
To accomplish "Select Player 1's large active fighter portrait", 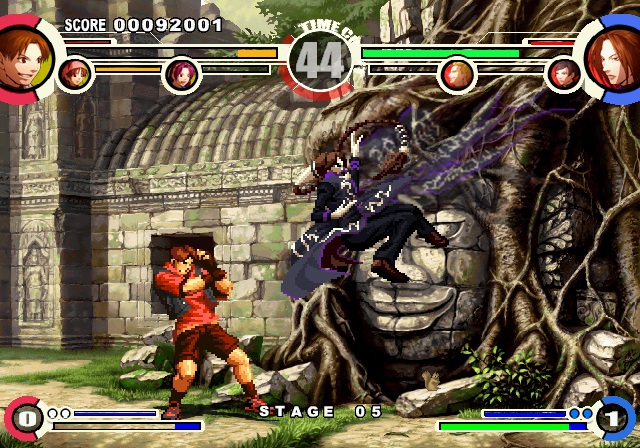I will (18, 50).
